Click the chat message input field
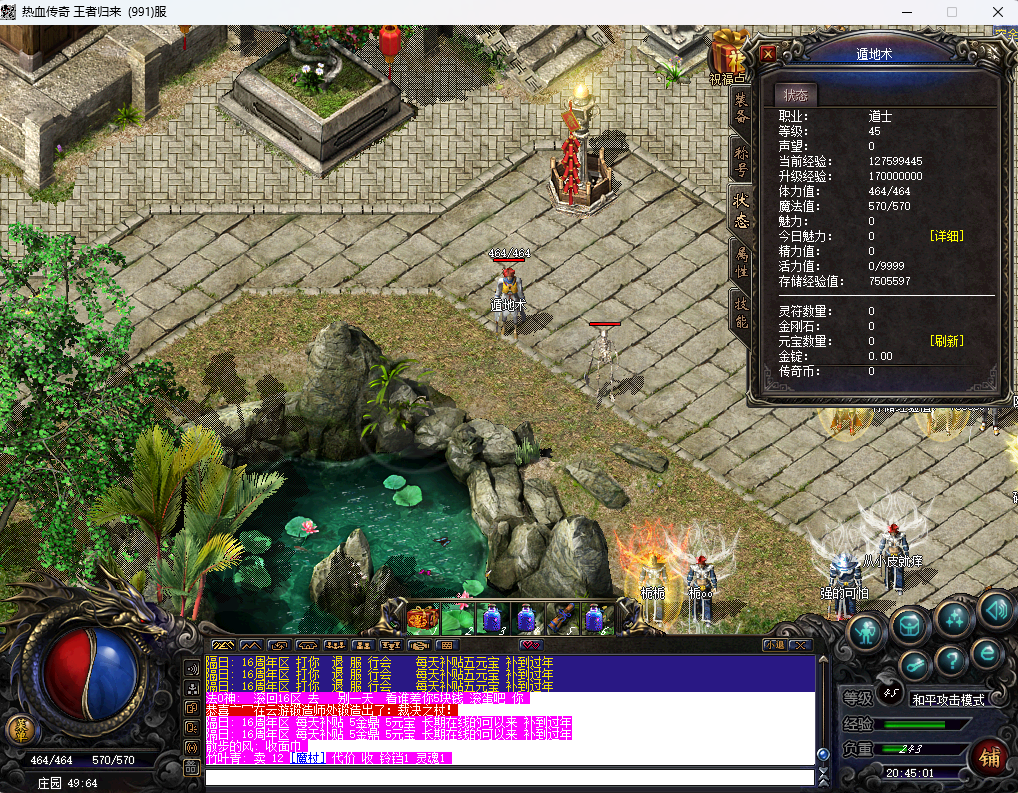Image resolution: width=1018 pixels, height=793 pixels. (510, 777)
